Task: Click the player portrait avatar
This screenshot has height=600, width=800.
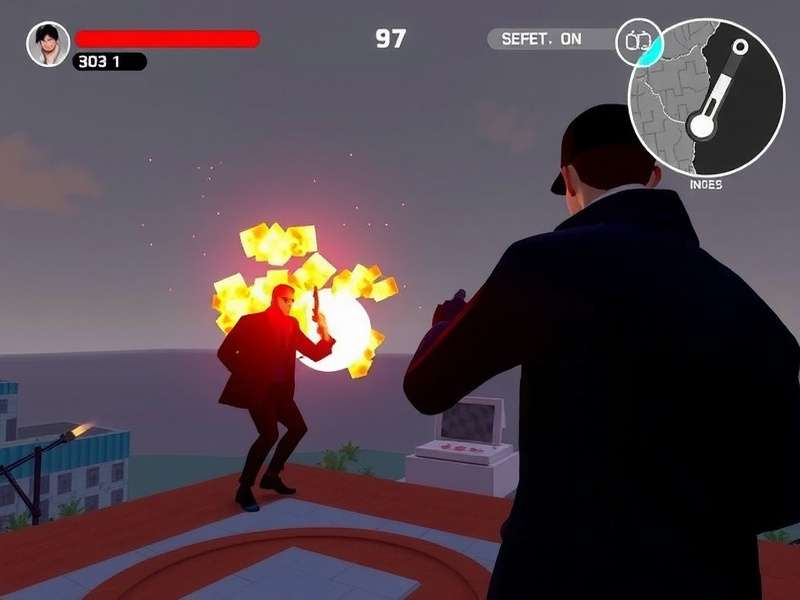Action: (x=47, y=44)
